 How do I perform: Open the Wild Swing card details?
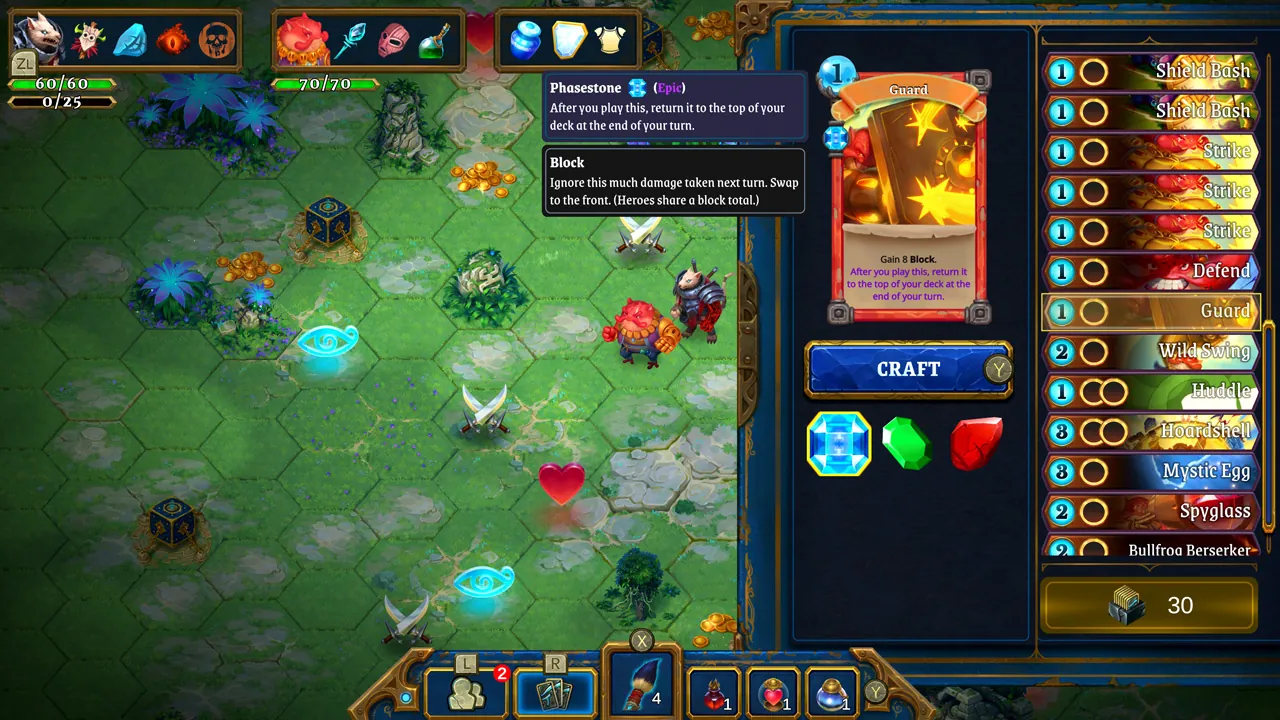[x=1150, y=351]
